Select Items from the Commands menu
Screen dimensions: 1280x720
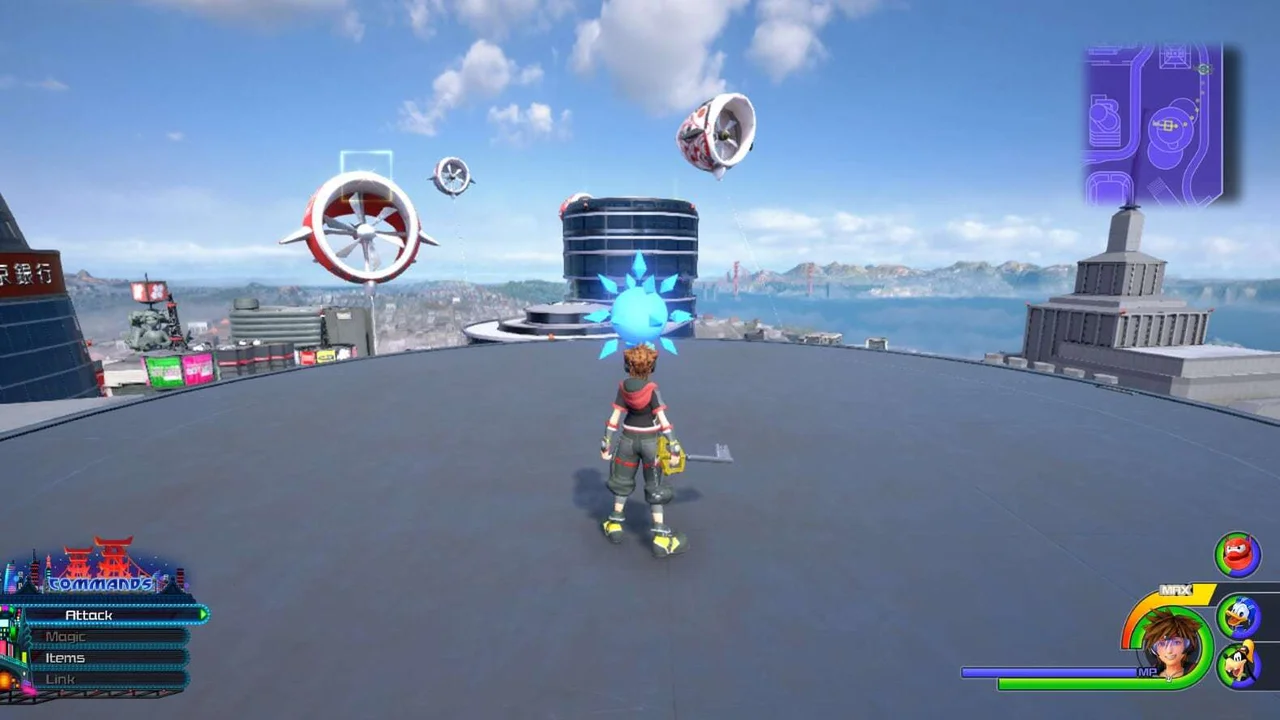click(67, 658)
